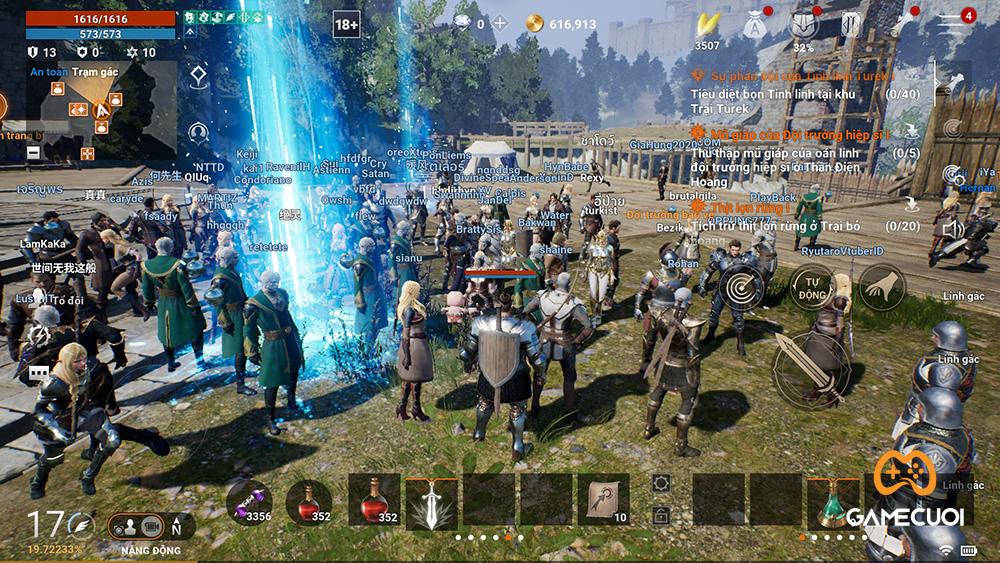The image size is (1000, 563).
Task: Use the green potion hotbar slot
Action: click(x=834, y=502)
